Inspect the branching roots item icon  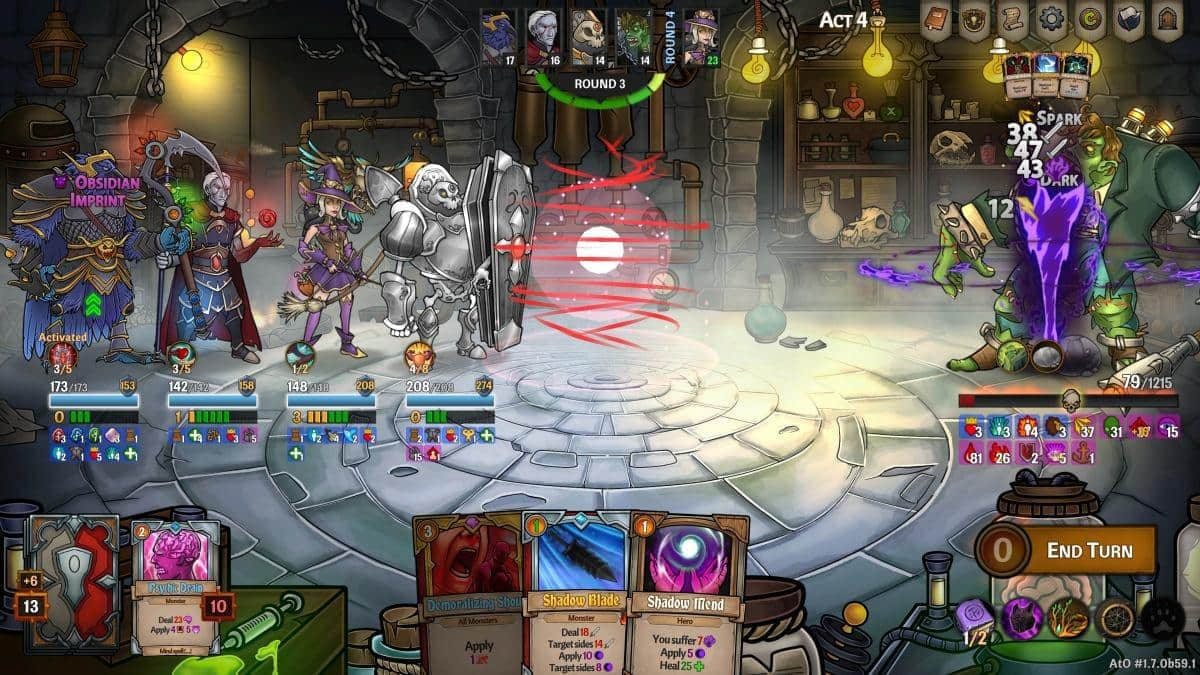pyautogui.click(x=1069, y=619)
